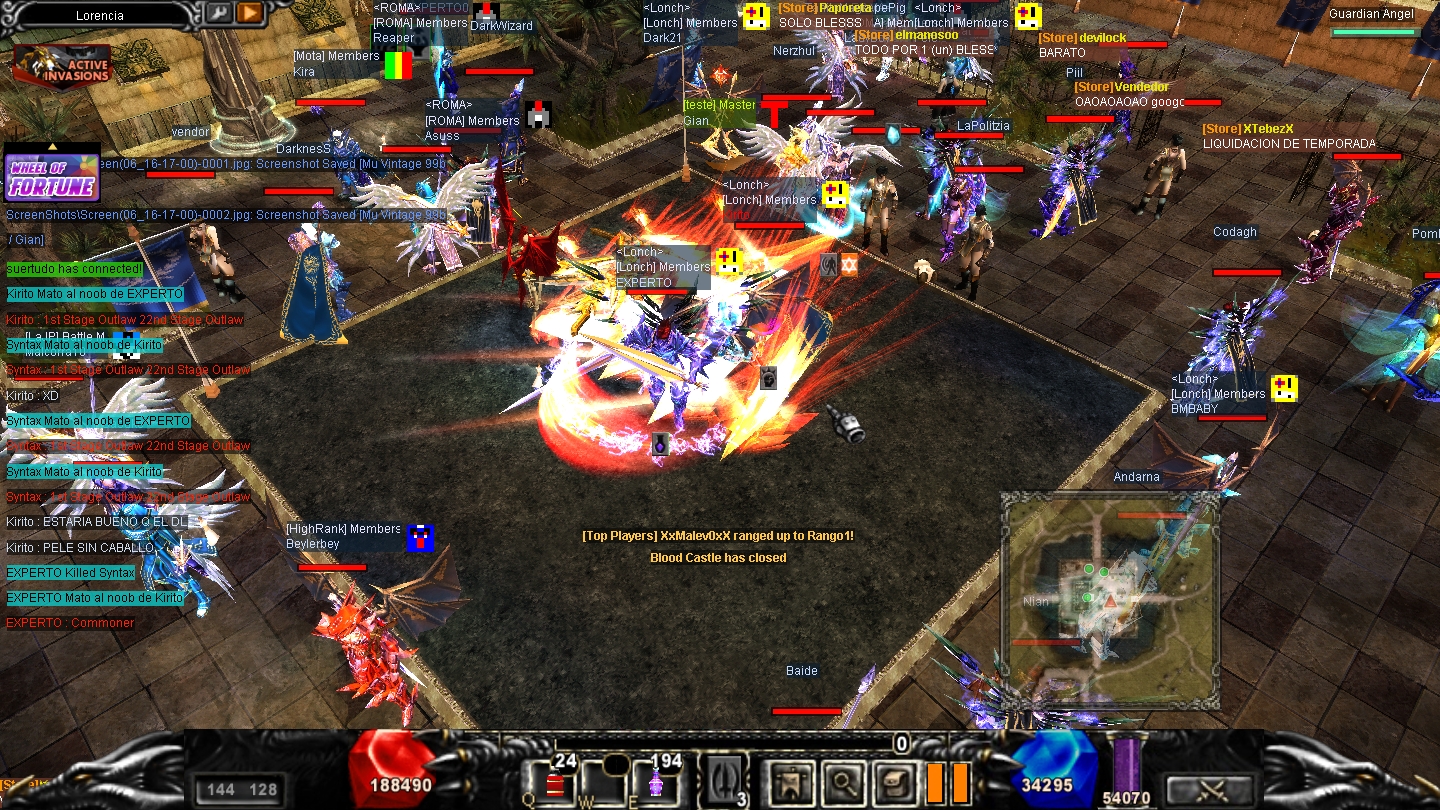Toggle the orange arrow button next to the wrench
1440x810 pixels.
point(247,15)
